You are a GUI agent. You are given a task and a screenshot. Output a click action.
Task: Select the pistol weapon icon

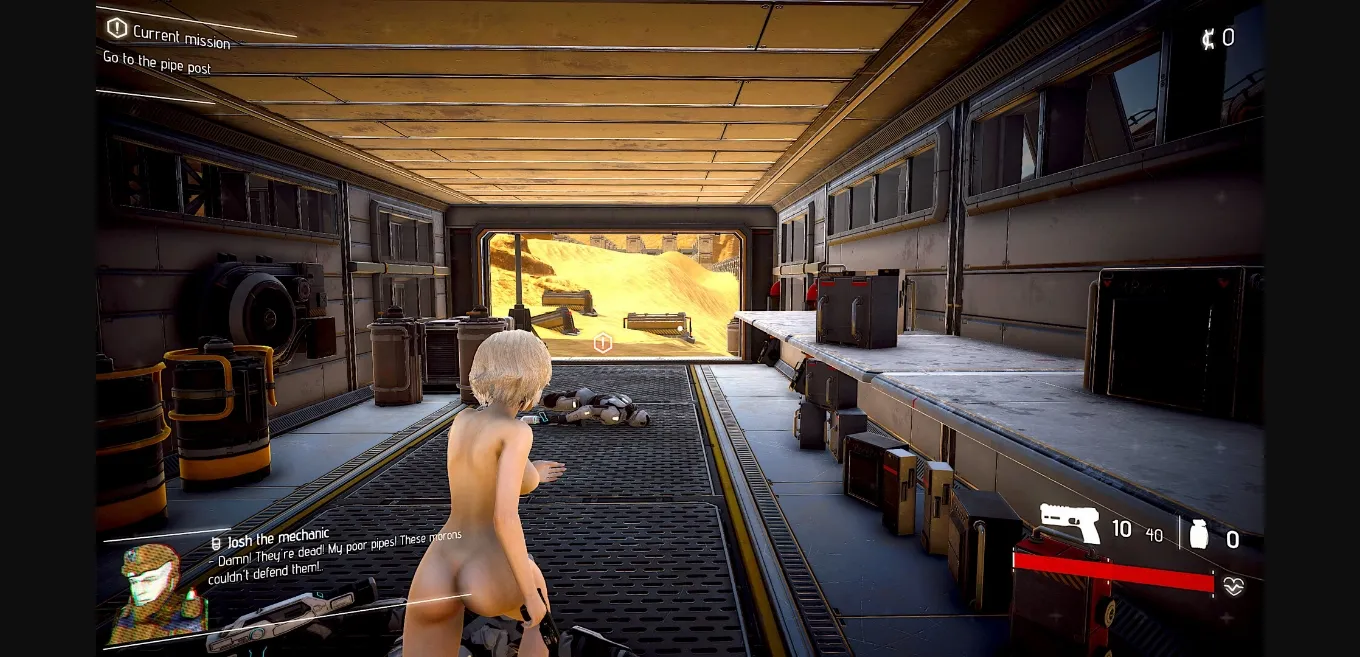1069,523
